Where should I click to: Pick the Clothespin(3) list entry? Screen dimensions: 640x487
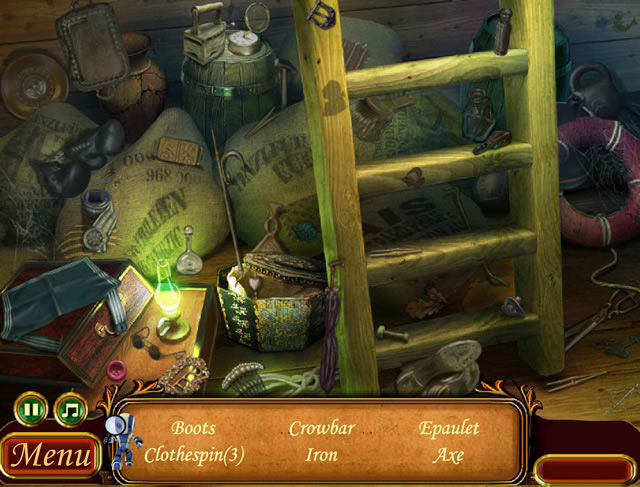[x=194, y=455]
